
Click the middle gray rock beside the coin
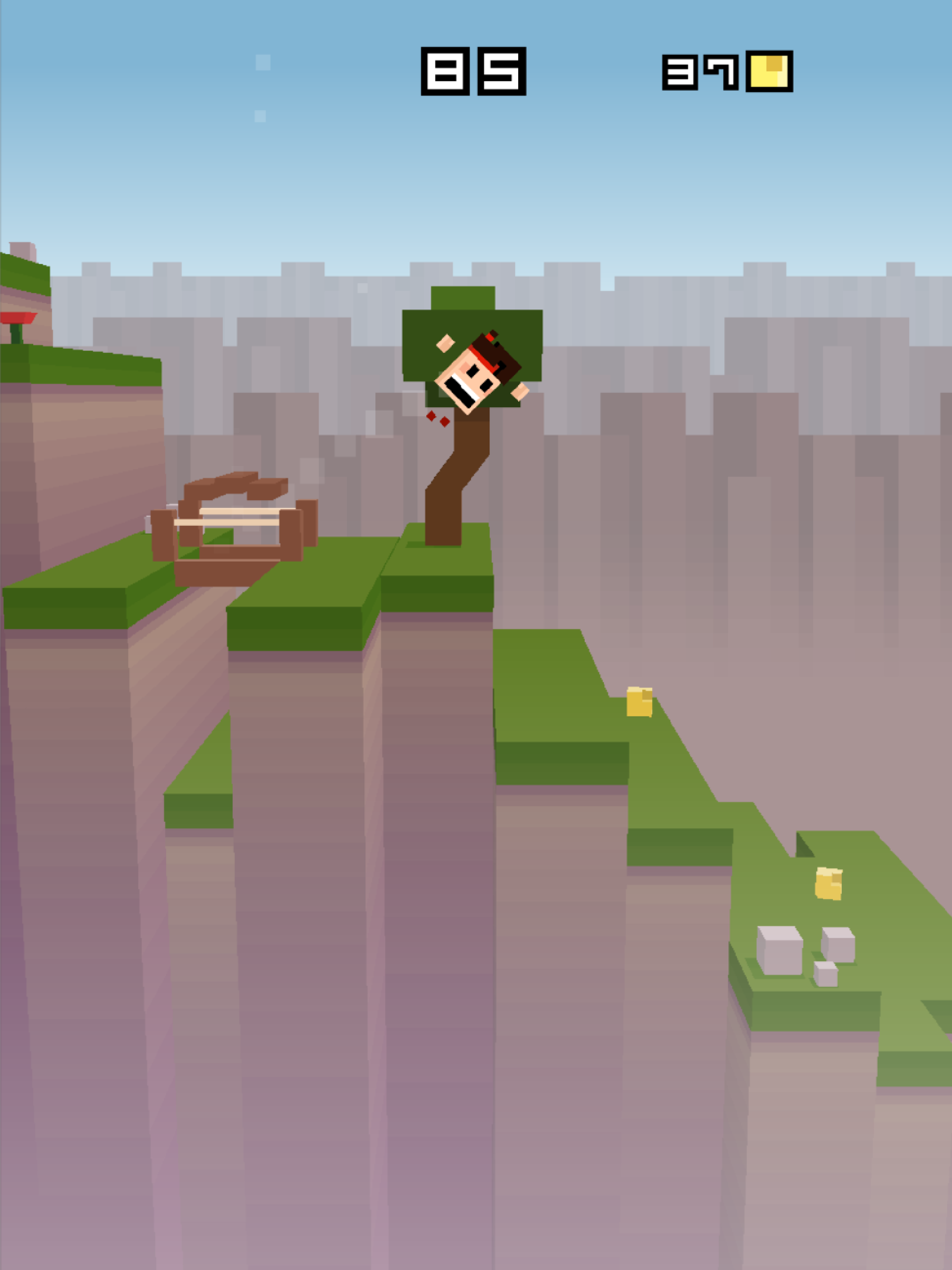839,946
